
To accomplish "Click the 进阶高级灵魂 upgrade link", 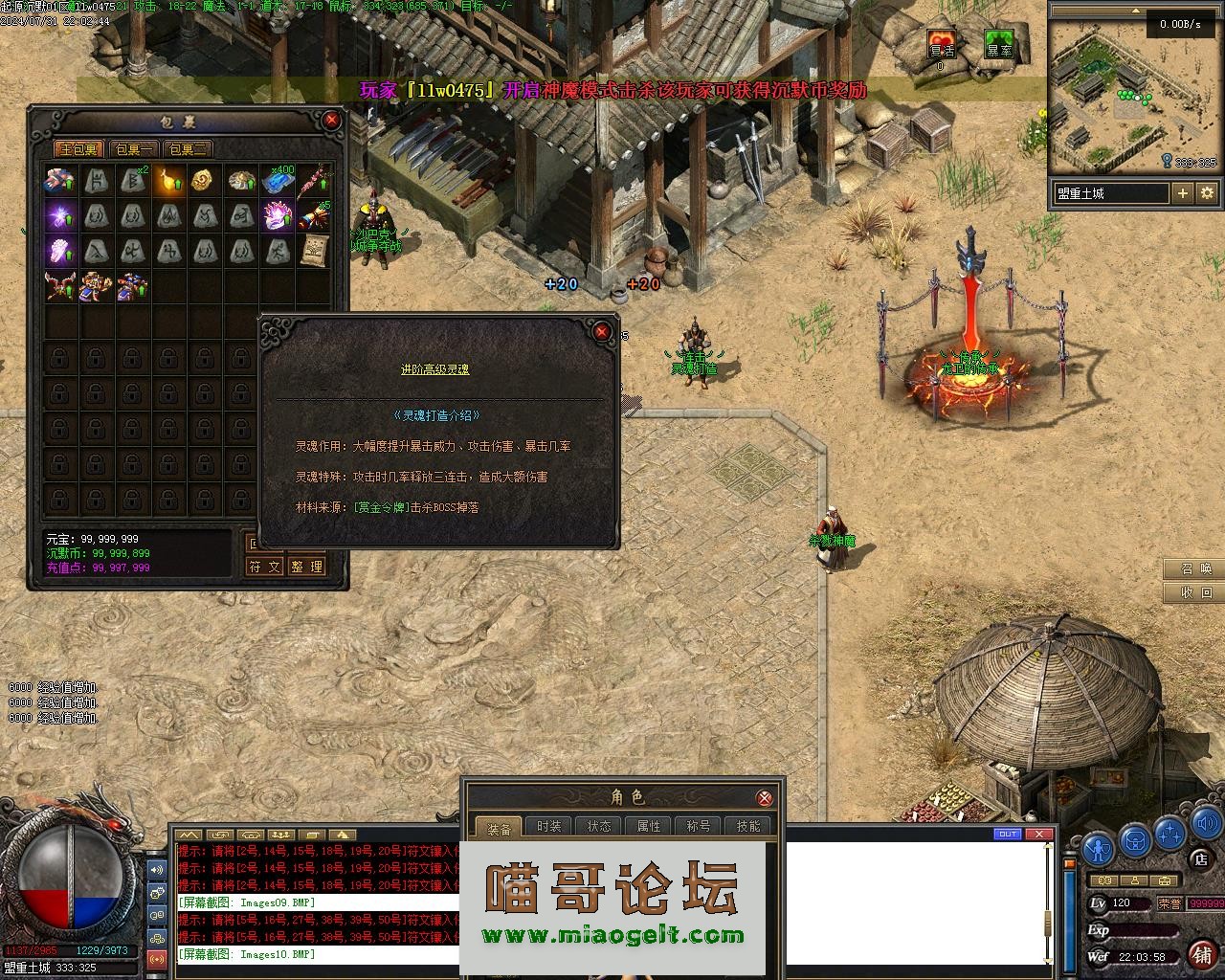I will click(434, 369).
